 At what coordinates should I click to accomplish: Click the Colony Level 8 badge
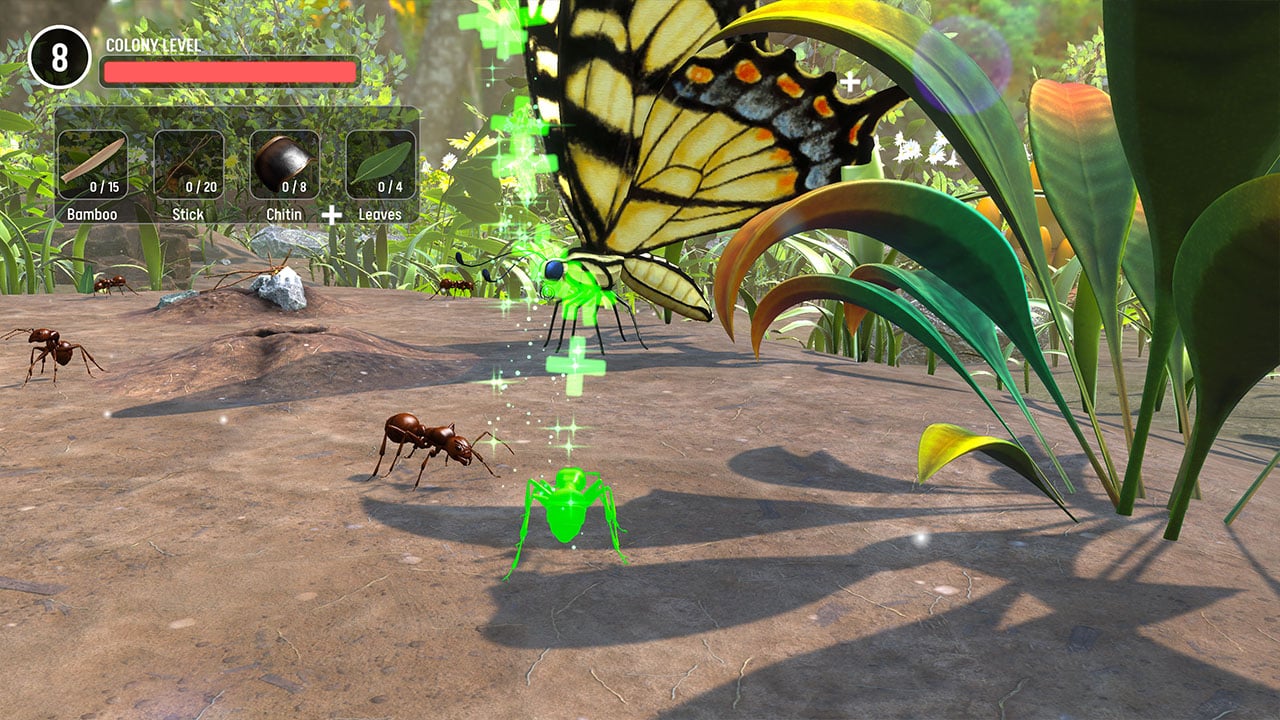click(59, 58)
